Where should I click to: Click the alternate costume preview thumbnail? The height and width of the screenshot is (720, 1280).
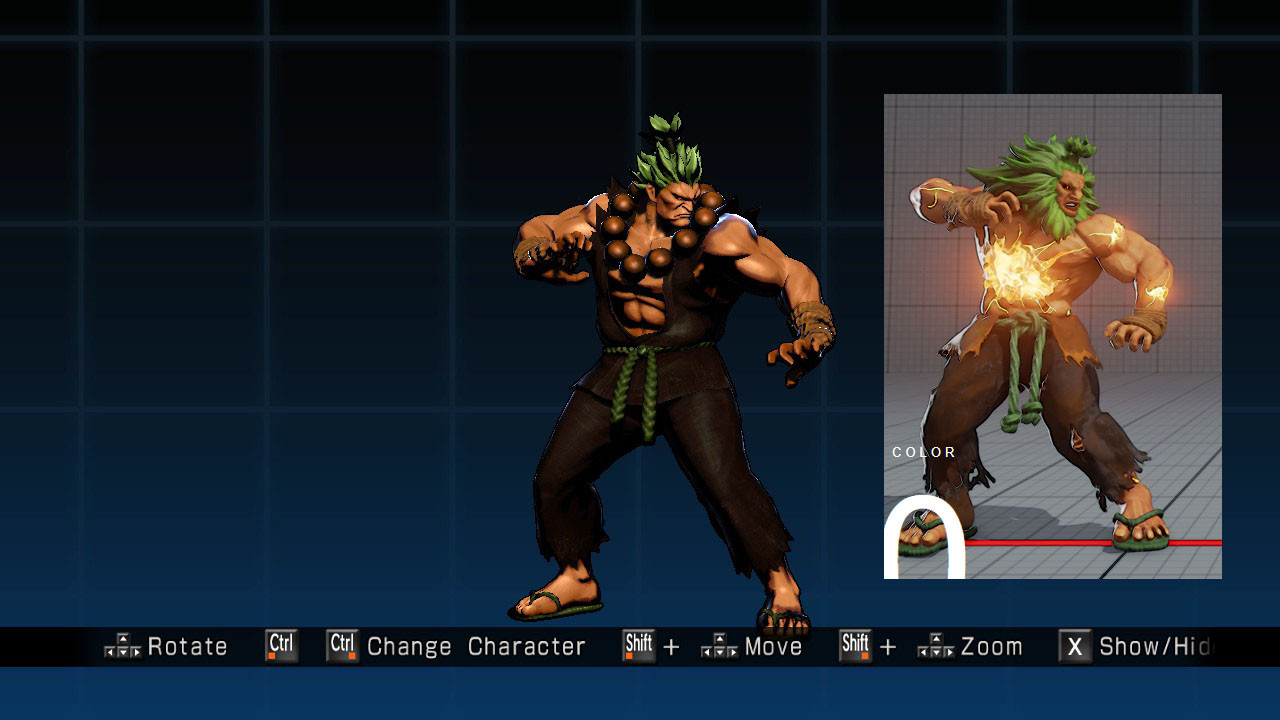(x=1050, y=335)
